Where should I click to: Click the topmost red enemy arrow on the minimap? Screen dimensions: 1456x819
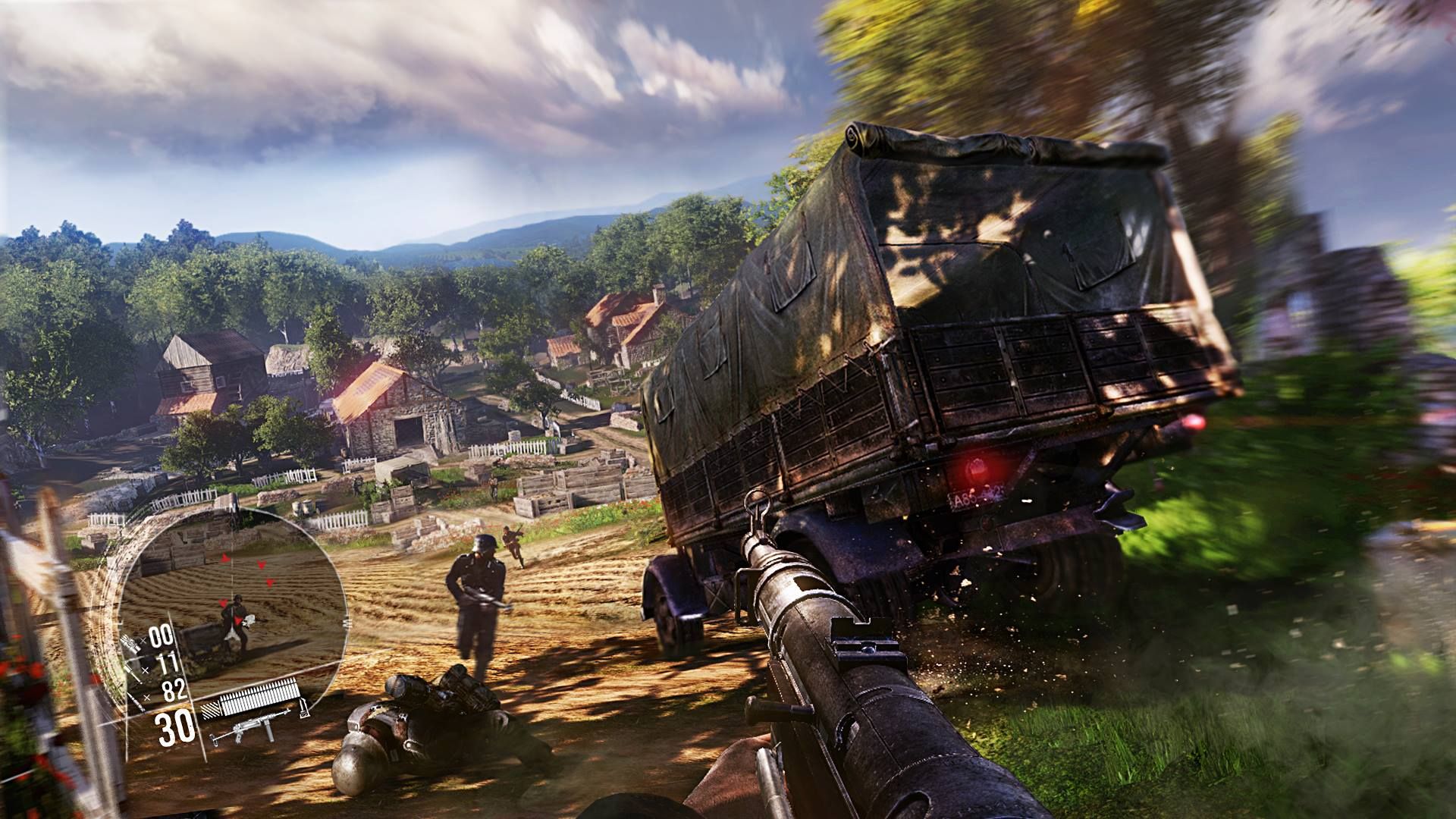[225, 557]
